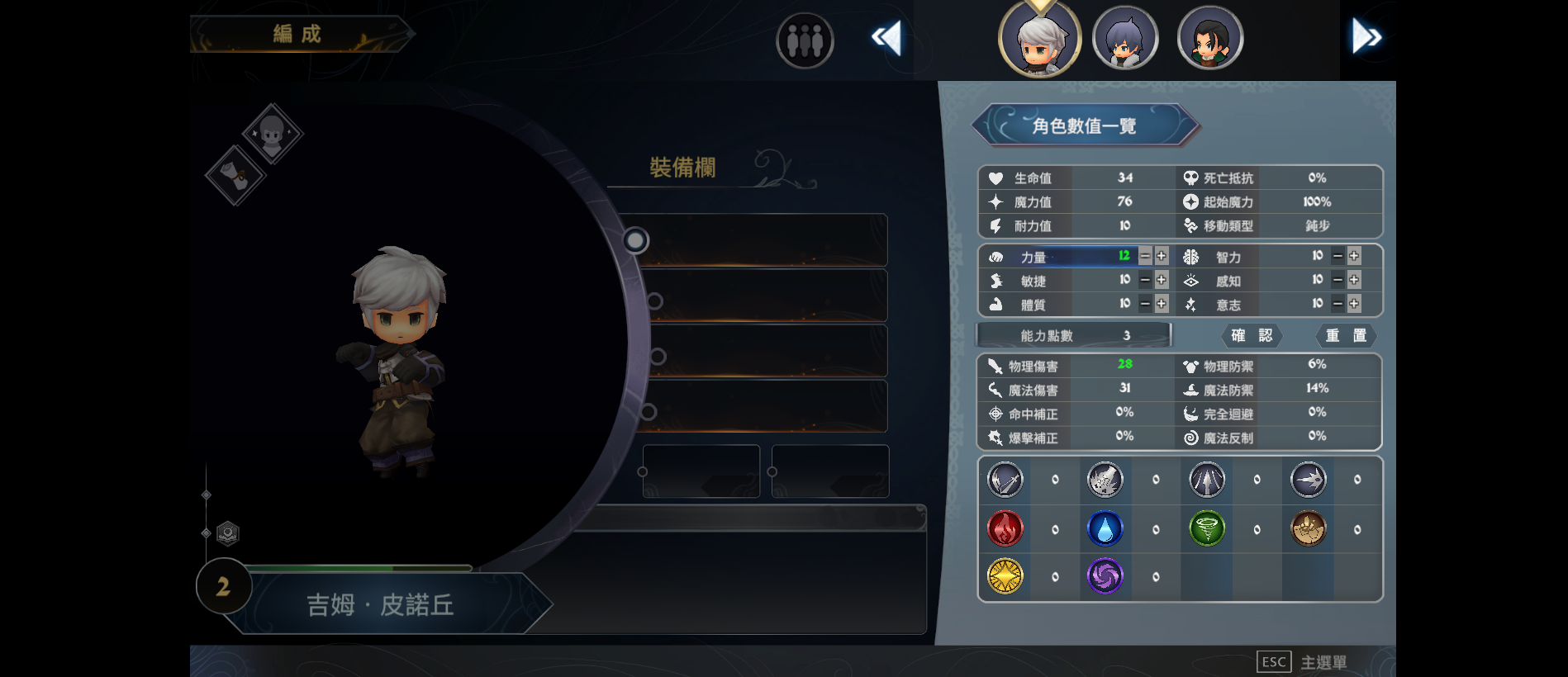Select the purple dark vortex element icon
This screenshot has height=677, width=1568.
1105,577
